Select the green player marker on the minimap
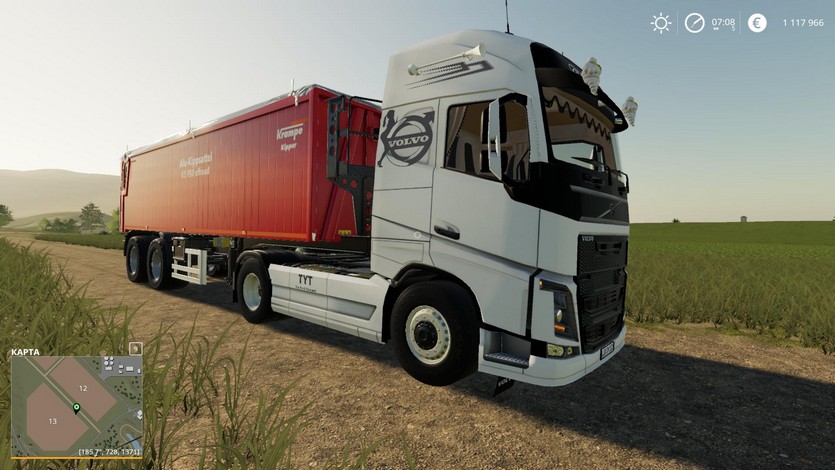 point(76,408)
